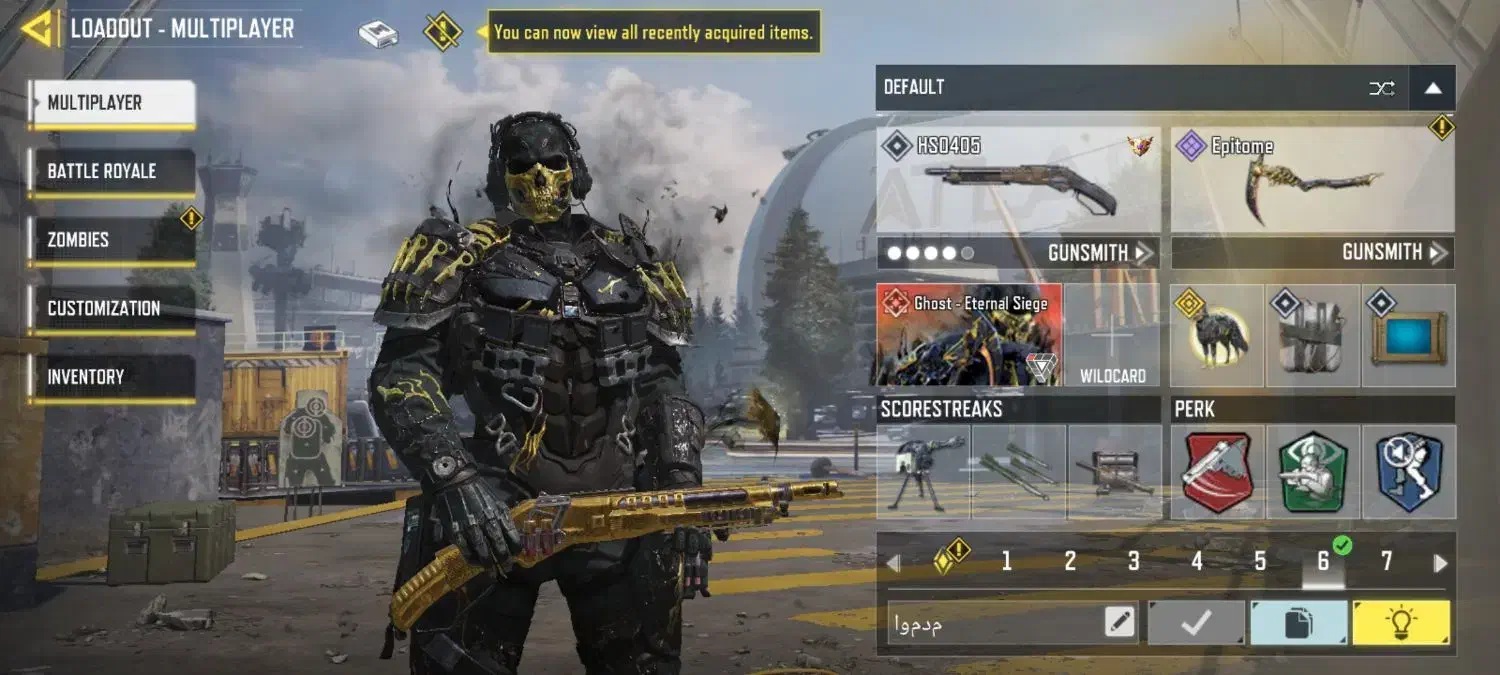Open the Battle Royale loadout tab
The image size is (1500, 675).
[111, 172]
